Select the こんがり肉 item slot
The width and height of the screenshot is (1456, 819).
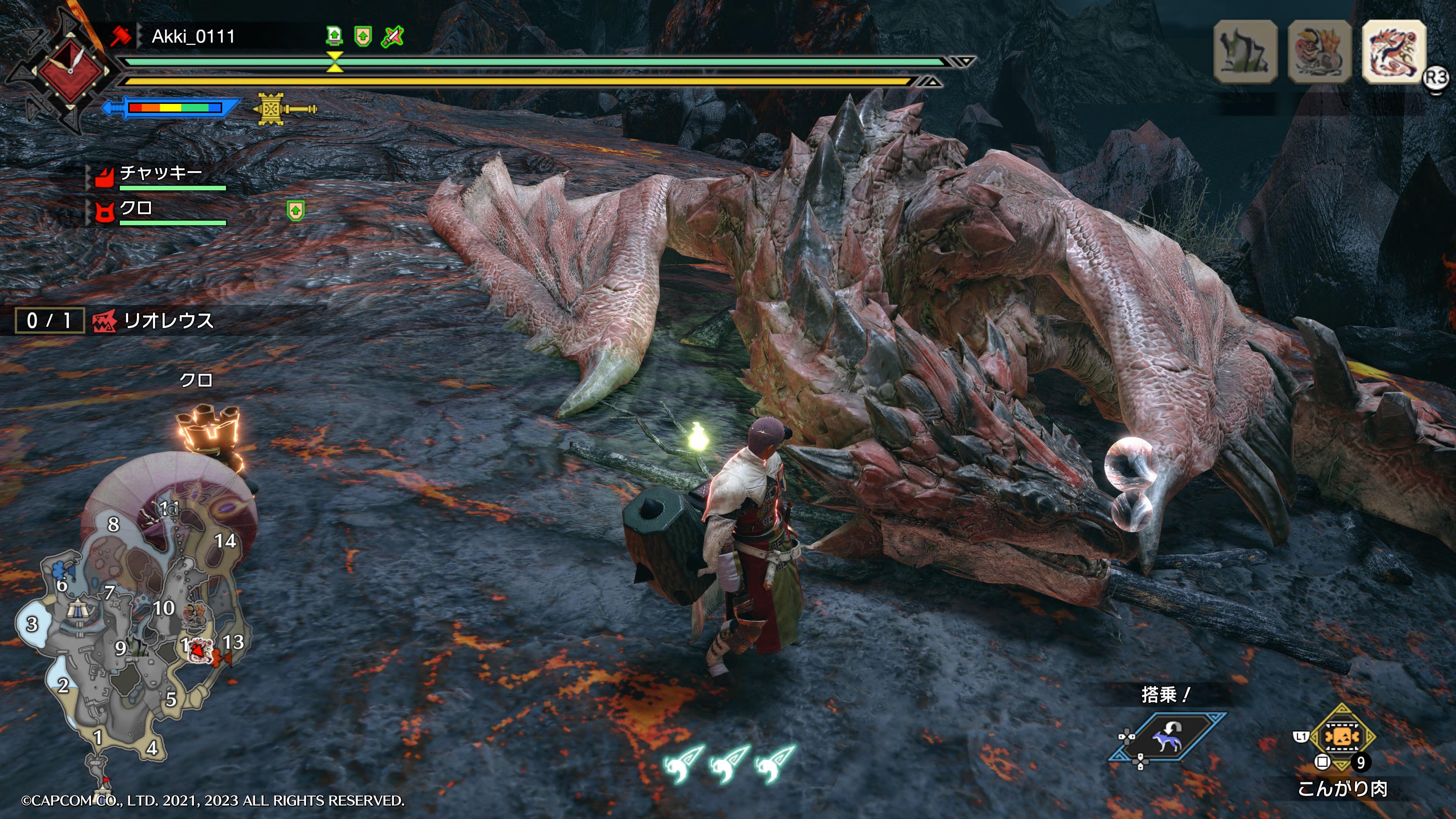1342,736
